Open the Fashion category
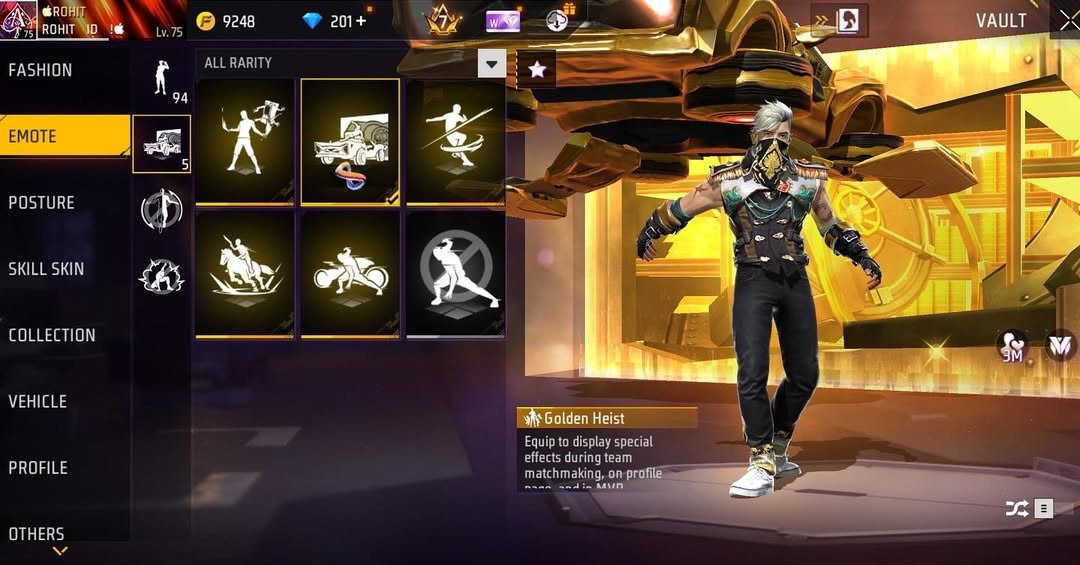 (x=41, y=70)
